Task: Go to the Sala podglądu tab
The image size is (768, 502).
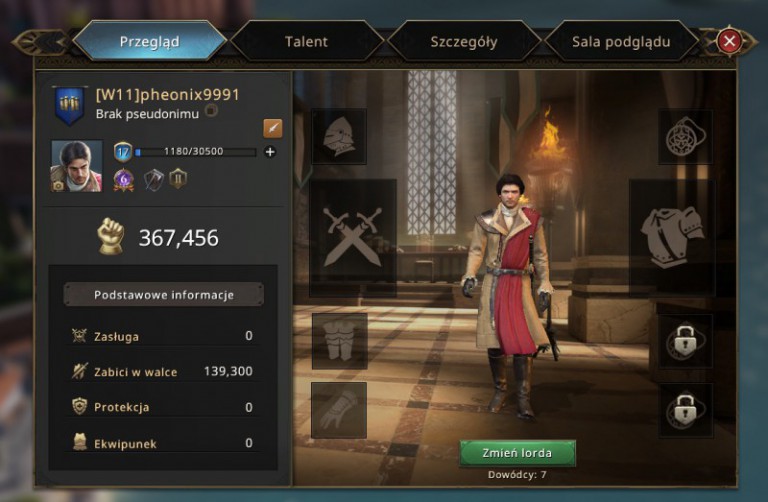Action: tap(621, 42)
